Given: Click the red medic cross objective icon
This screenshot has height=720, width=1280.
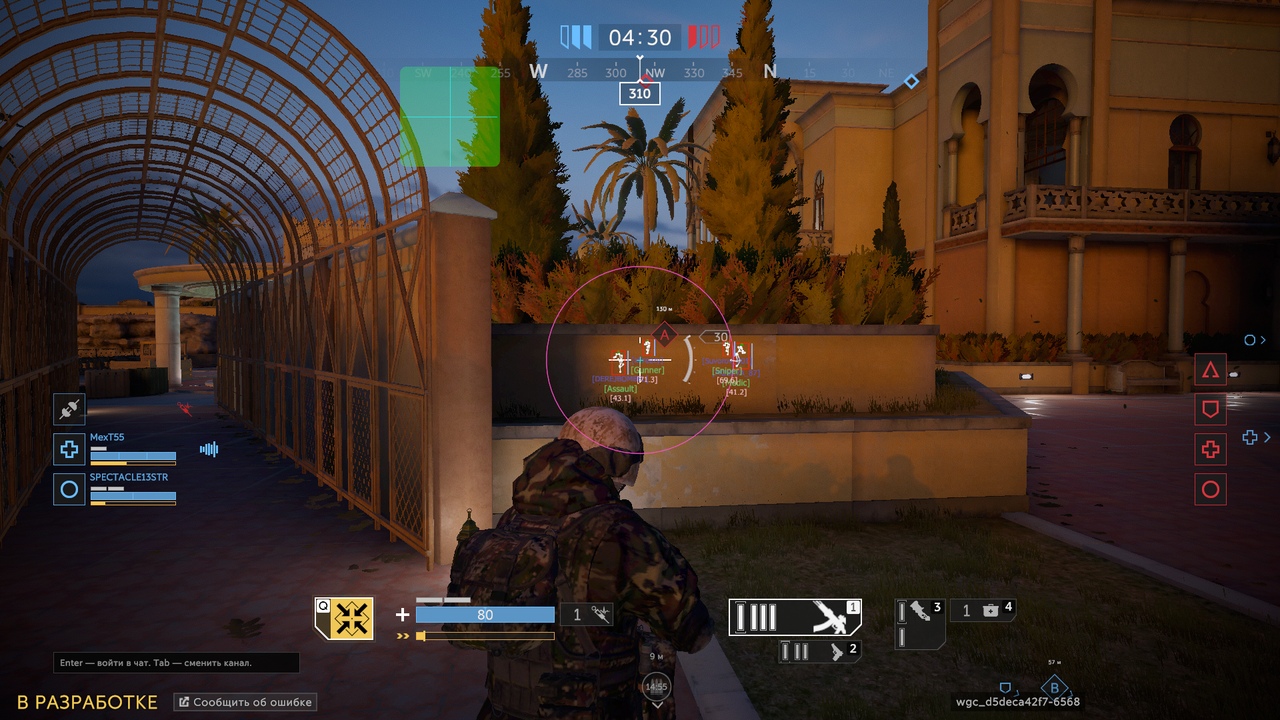Looking at the screenshot, I should click(1210, 450).
